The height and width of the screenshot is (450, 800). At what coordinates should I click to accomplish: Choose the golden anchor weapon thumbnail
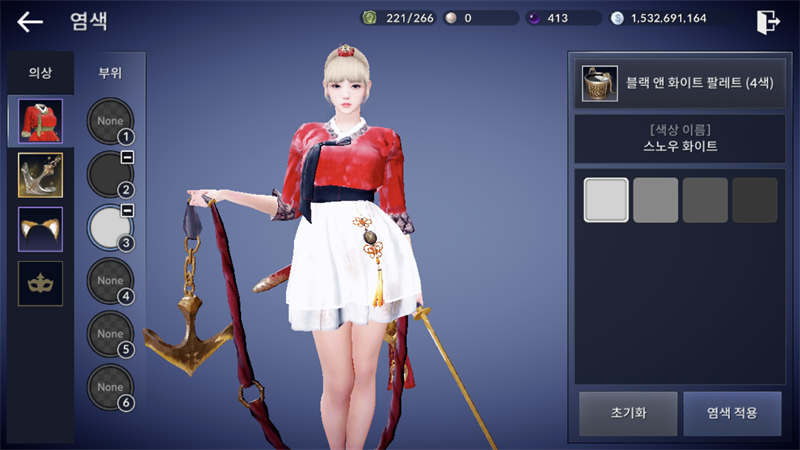(x=41, y=176)
